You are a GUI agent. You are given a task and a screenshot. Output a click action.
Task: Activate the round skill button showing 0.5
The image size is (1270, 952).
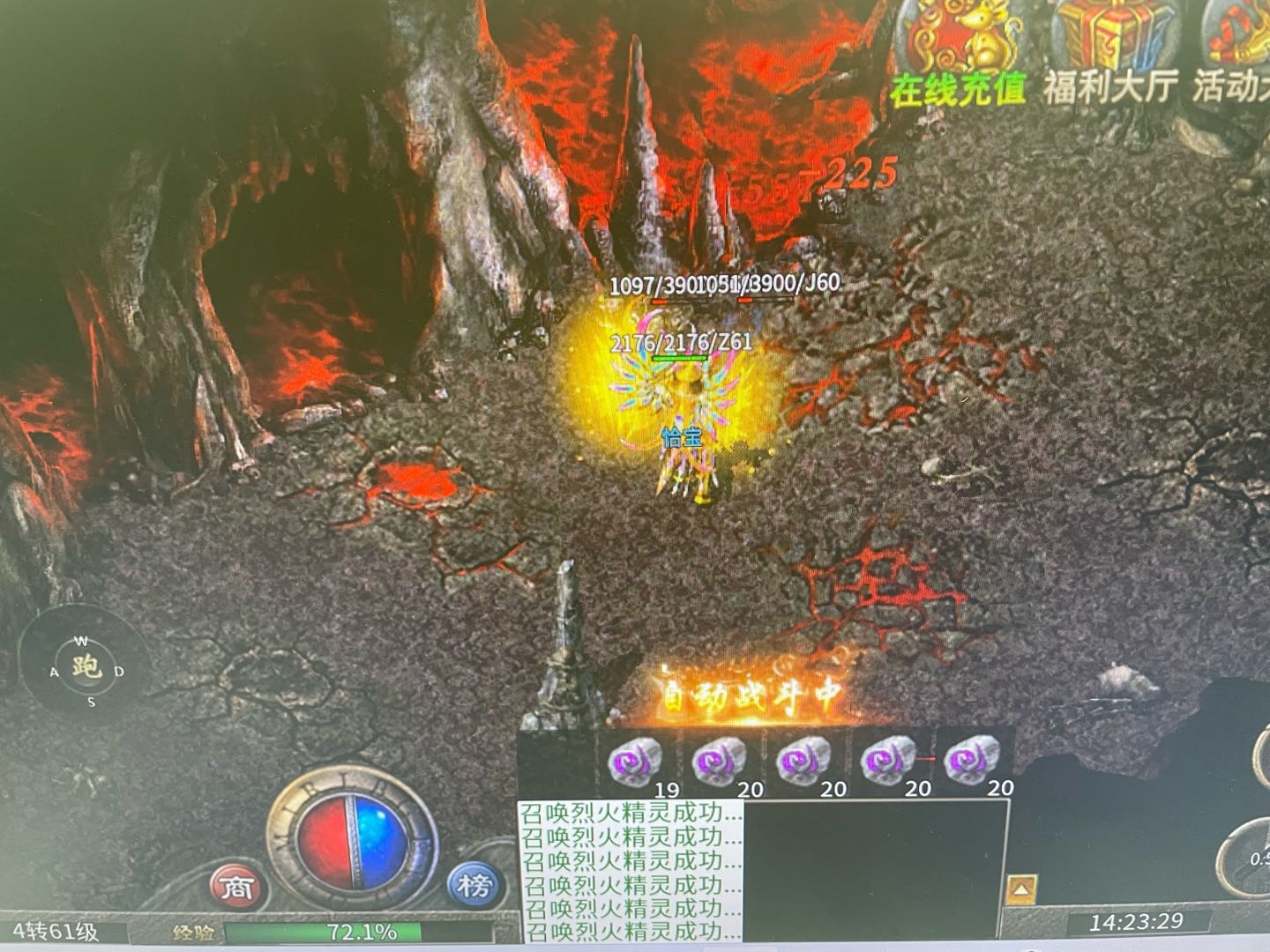pyautogui.click(x=1251, y=853)
